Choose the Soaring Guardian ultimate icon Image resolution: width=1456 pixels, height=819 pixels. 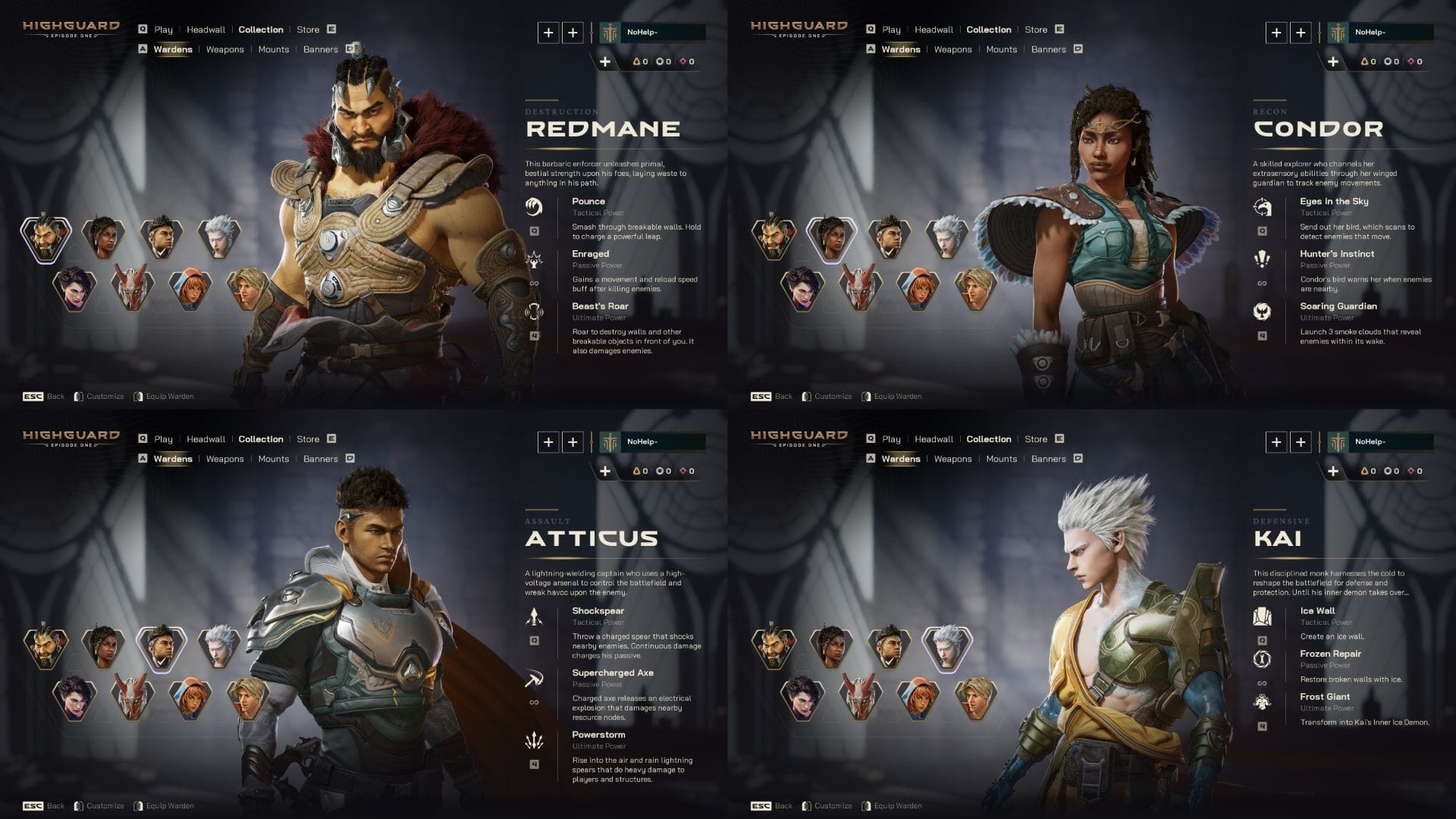1263,311
